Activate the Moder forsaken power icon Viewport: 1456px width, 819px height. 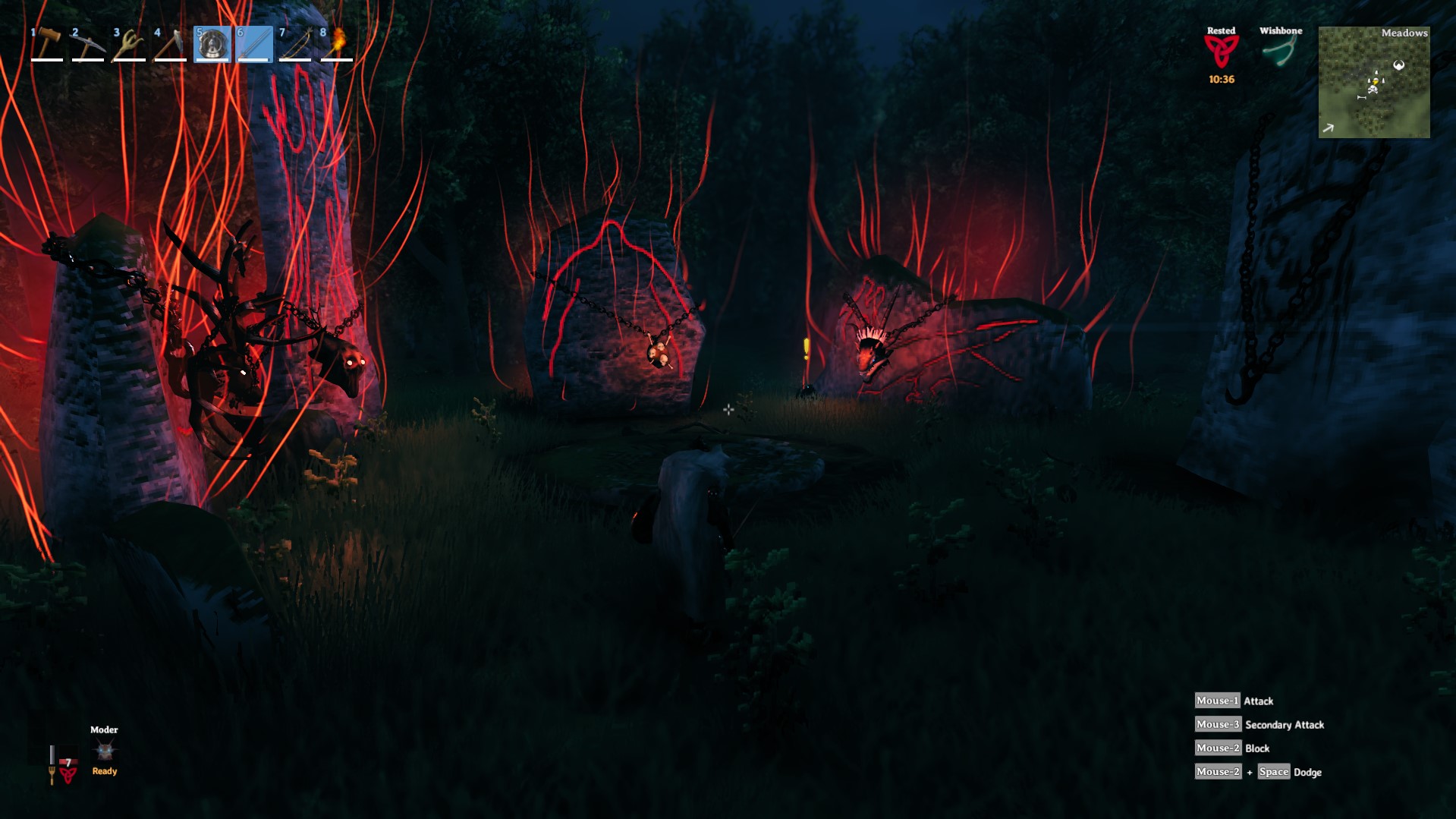pyautogui.click(x=105, y=751)
